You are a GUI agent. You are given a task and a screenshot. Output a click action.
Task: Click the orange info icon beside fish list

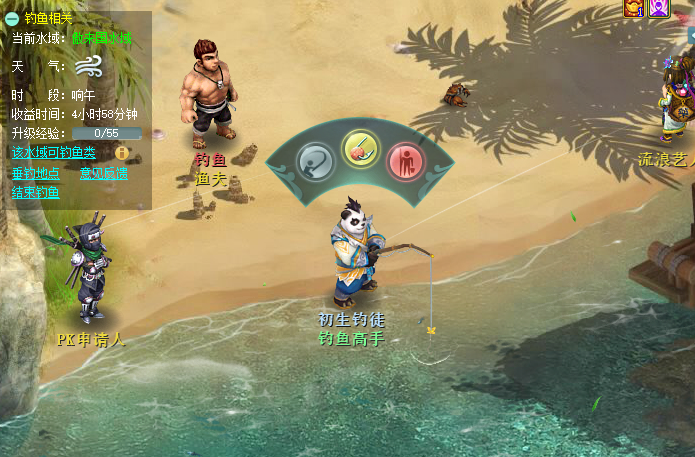click(122, 153)
